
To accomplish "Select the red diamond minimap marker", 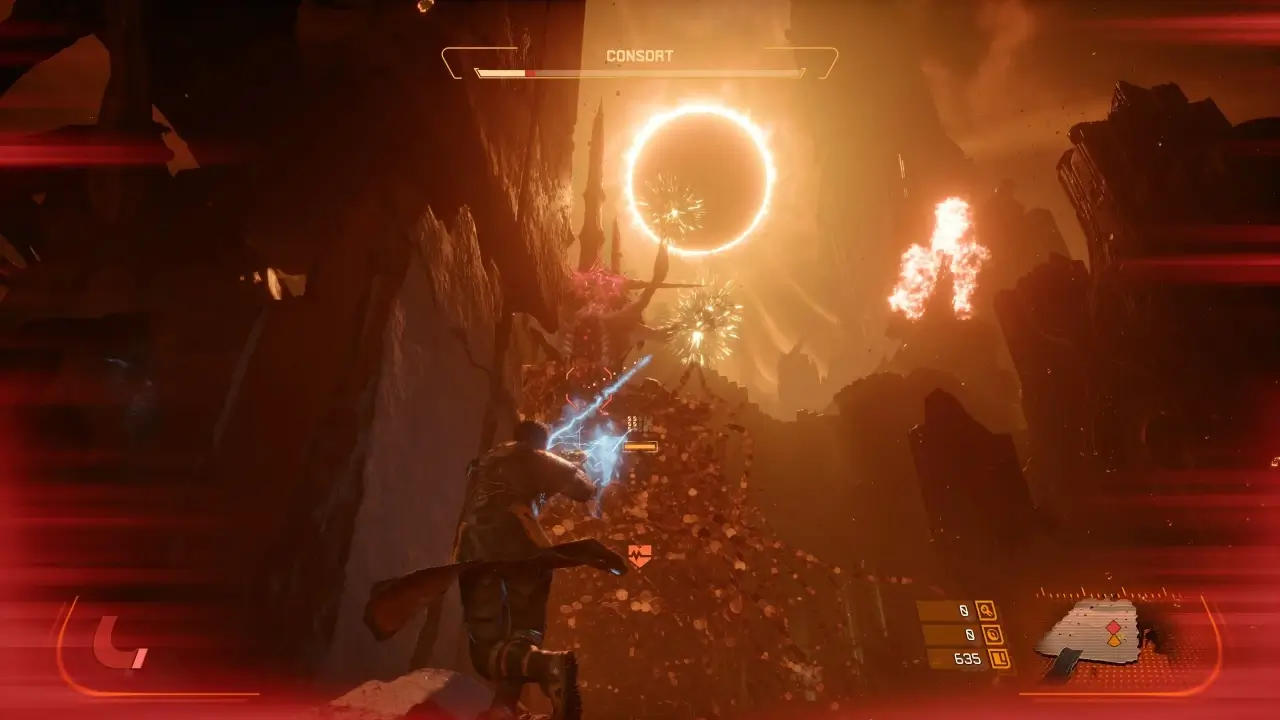I will (1115, 627).
